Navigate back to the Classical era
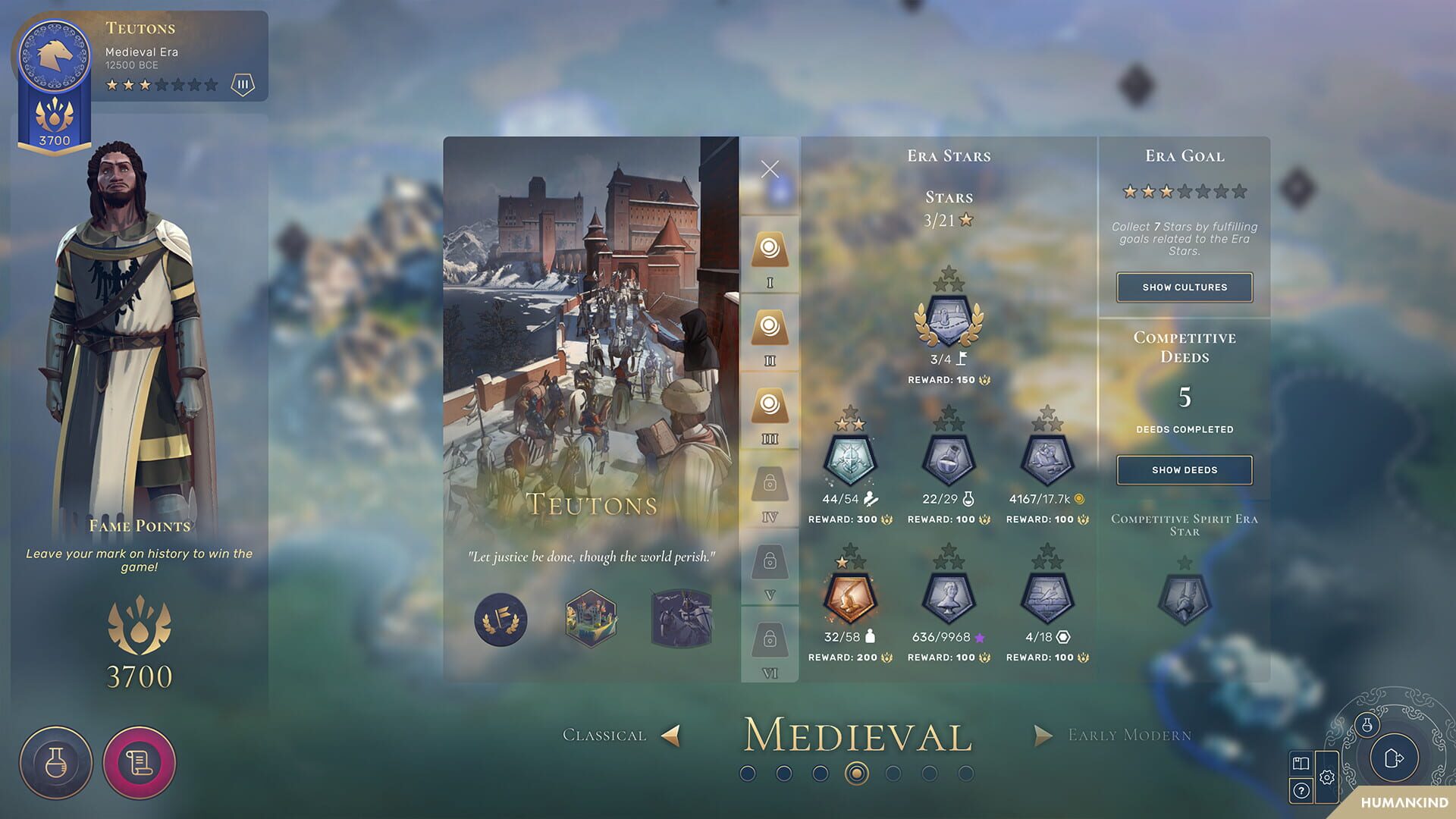The height and width of the screenshot is (819, 1456). pyautogui.click(x=670, y=734)
